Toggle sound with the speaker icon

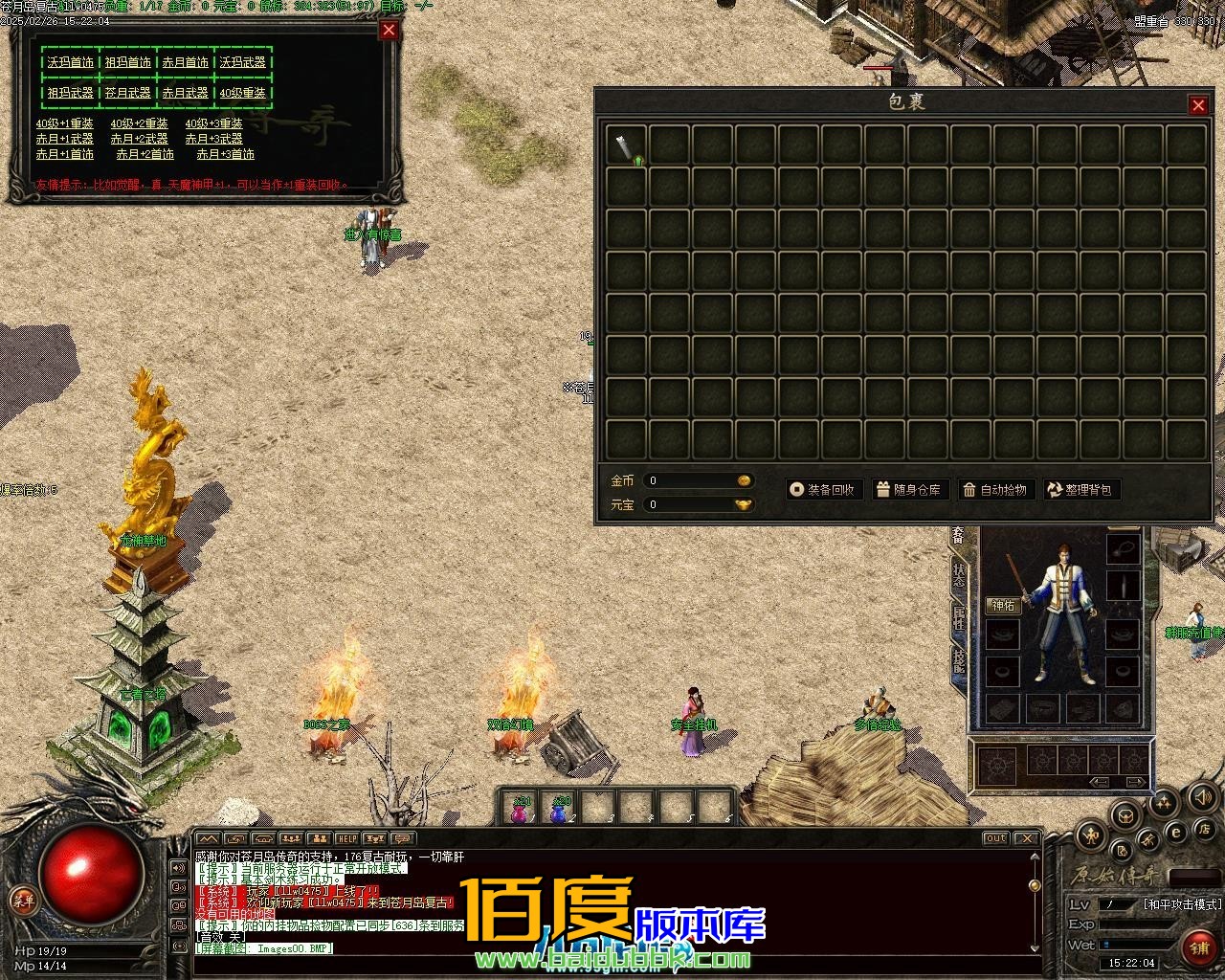coord(1202,796)
